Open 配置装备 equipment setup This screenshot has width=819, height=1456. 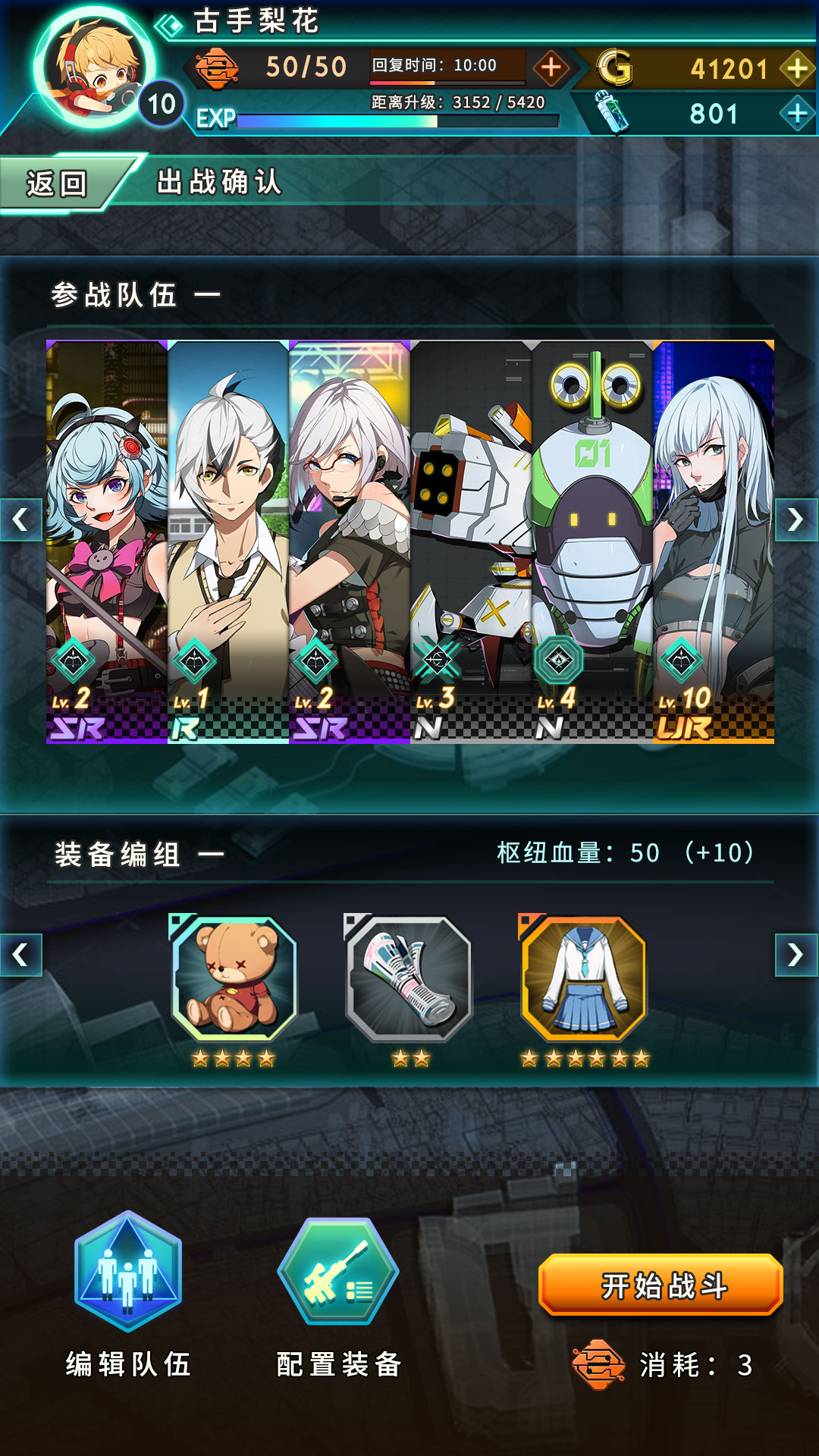pos(338,1274)
